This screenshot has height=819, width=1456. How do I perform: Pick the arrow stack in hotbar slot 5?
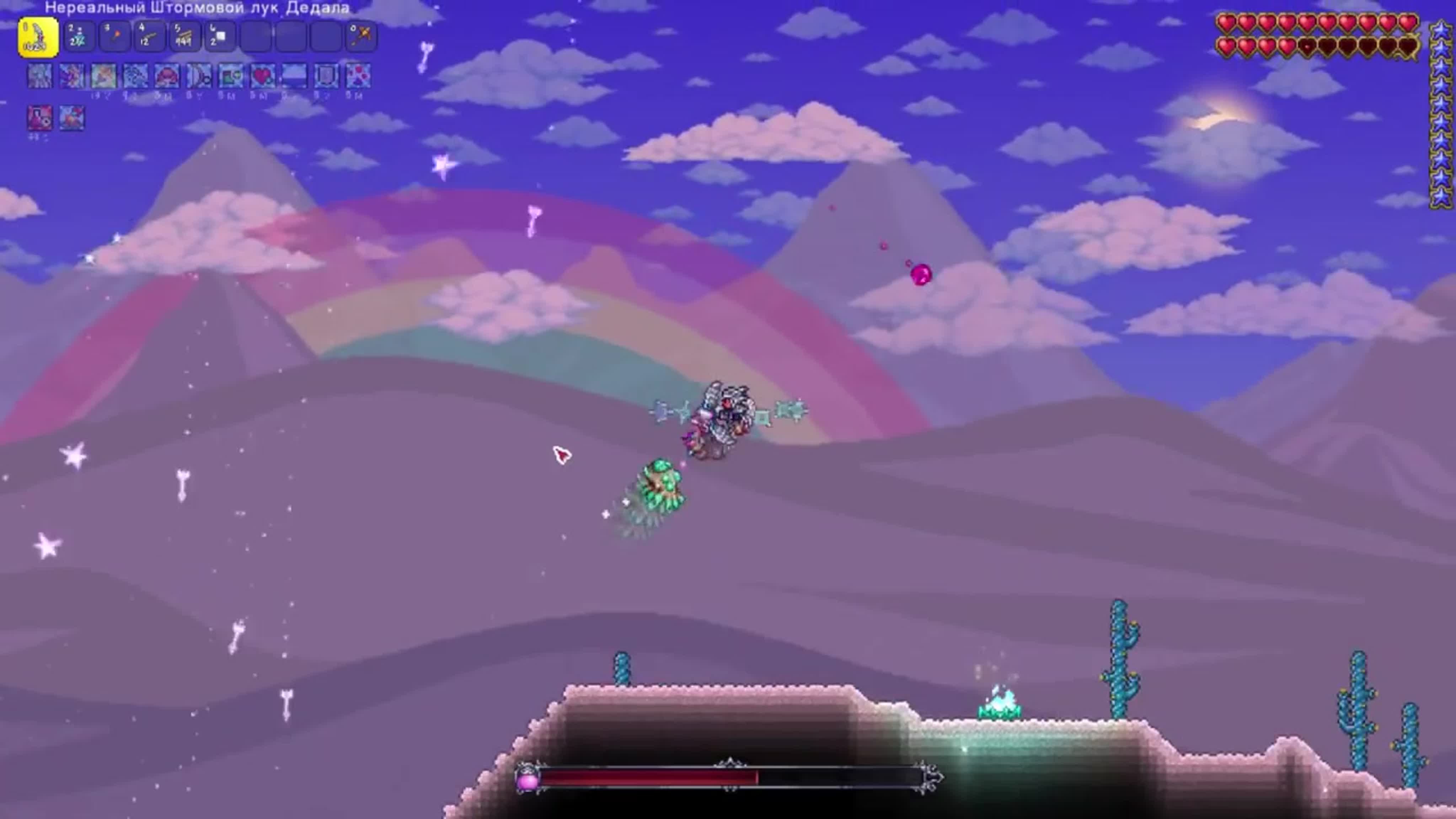(x=184, y=37)
